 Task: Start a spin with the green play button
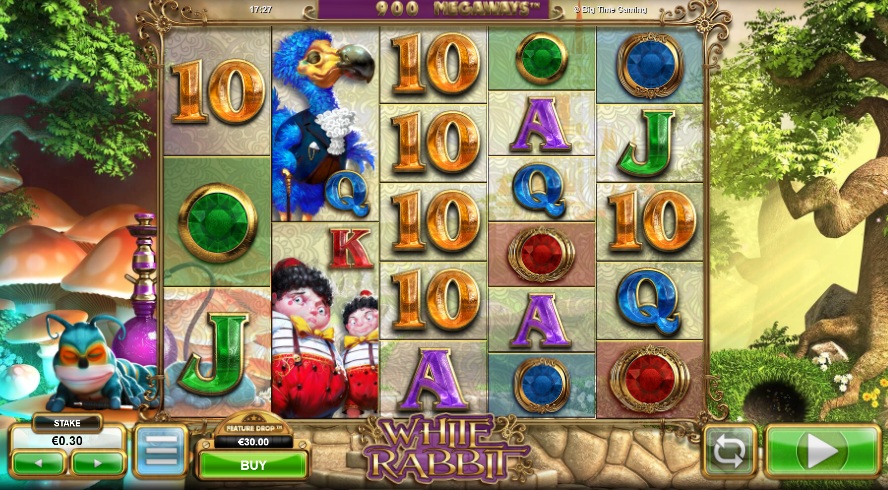(822, 452)
